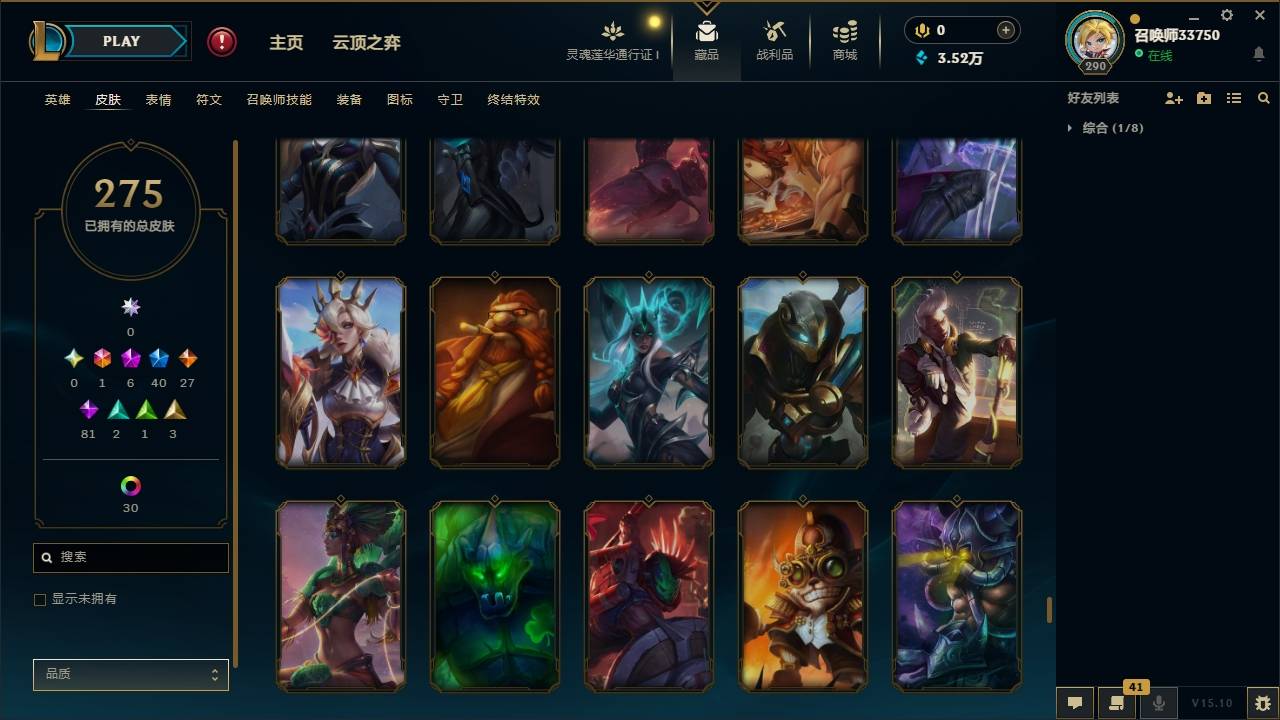Viewport: 1280px width, 720px height.
Task: Toggle the friends list view mode icon
Action: coord(1233,97)
